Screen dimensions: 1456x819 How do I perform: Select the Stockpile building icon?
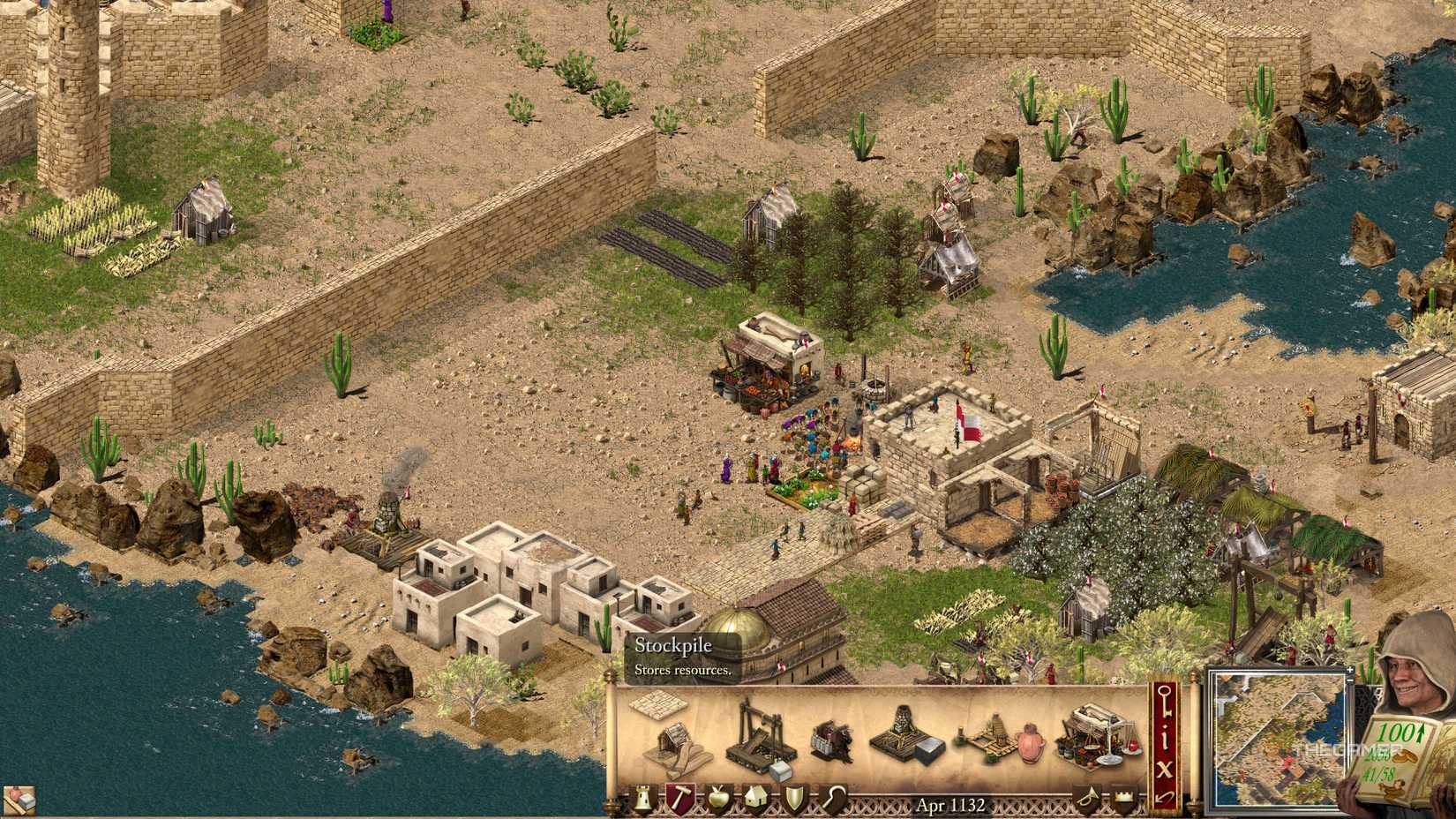(x=657, y=706)
